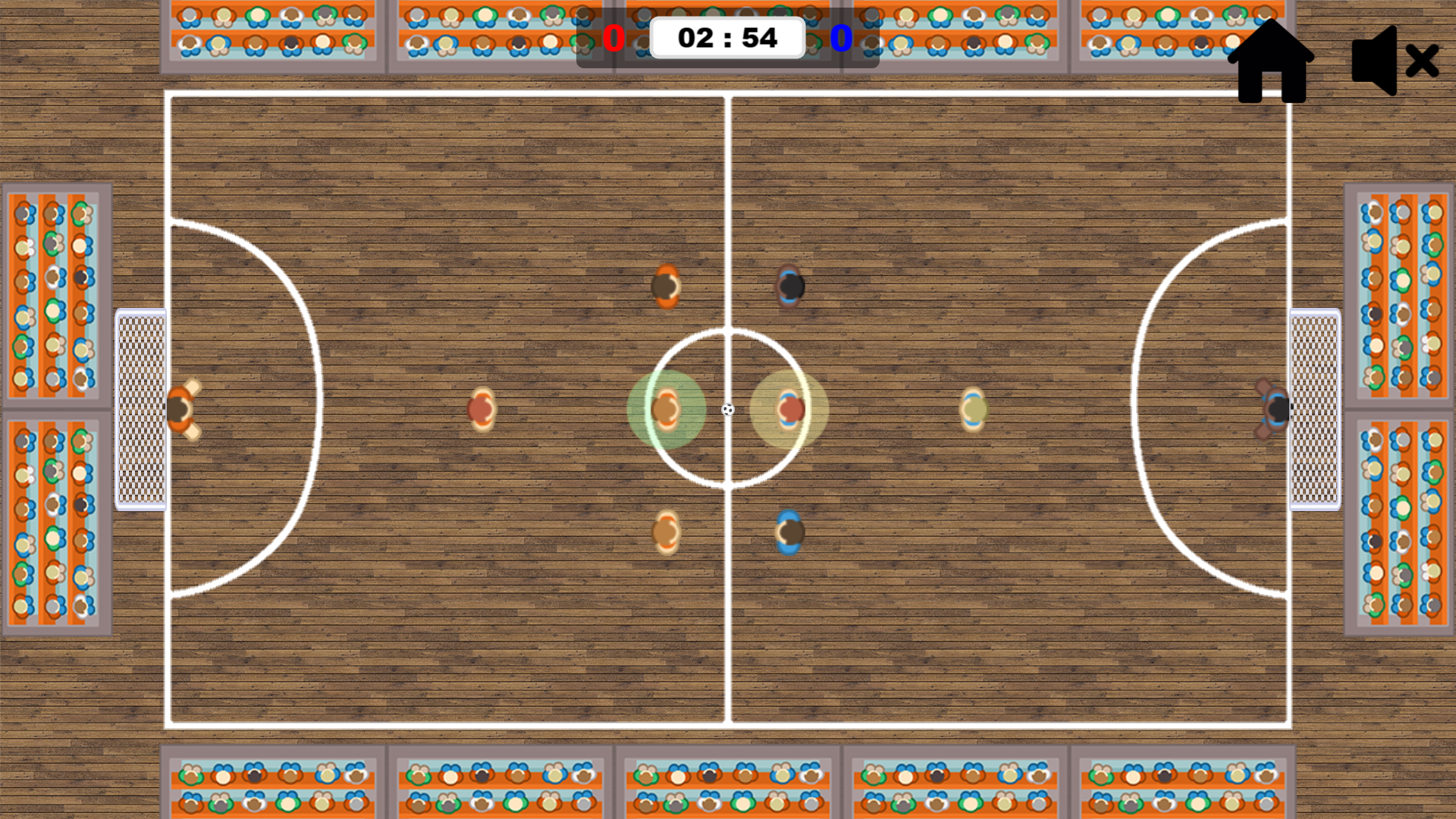Toggle the yellow-highlighted player glow

click(790, 409)
